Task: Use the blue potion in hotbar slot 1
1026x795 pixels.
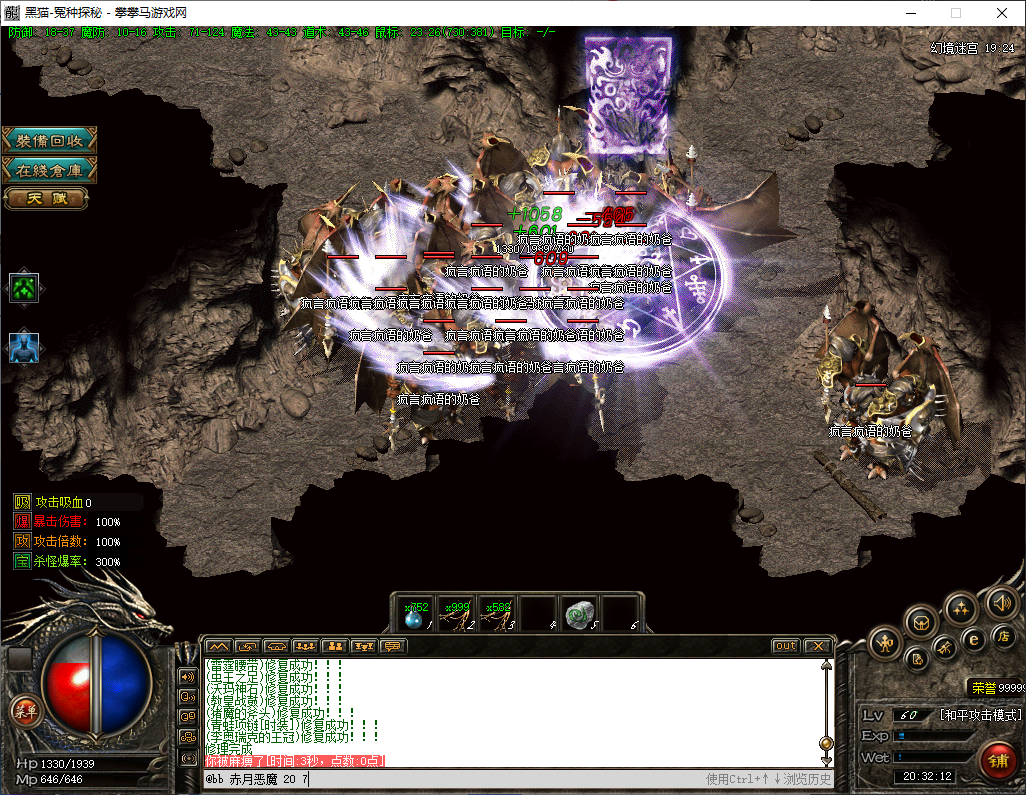Action: point(415,615)
